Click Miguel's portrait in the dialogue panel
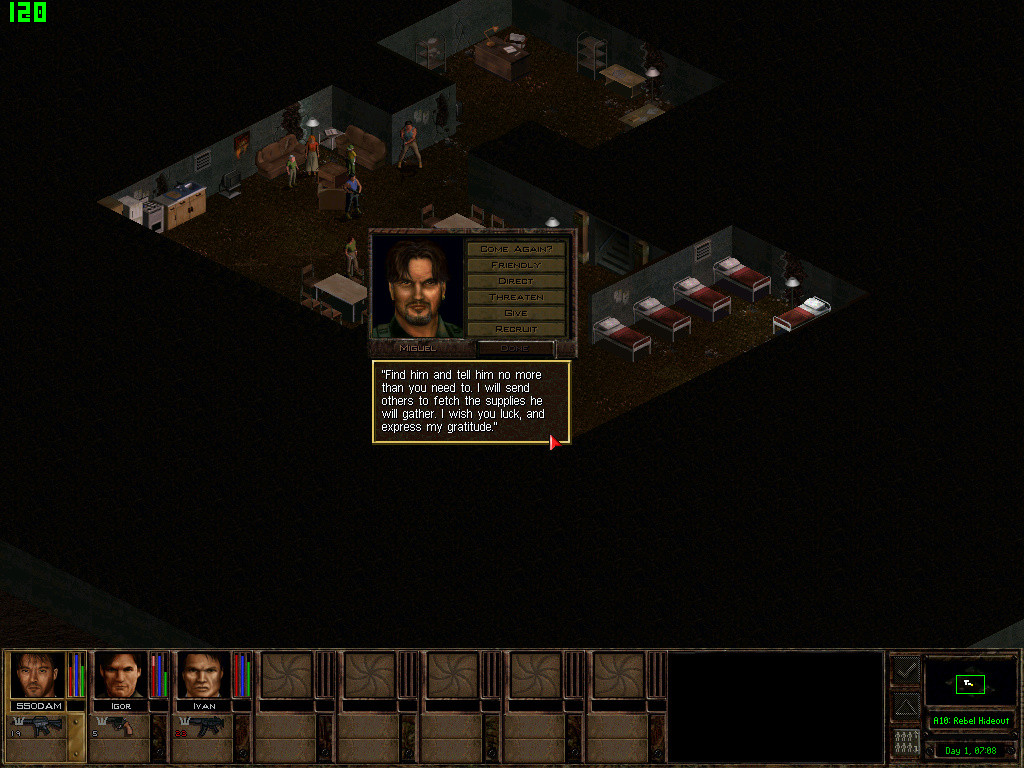The width and height of the screenshot is (1024, 768). 418,286
